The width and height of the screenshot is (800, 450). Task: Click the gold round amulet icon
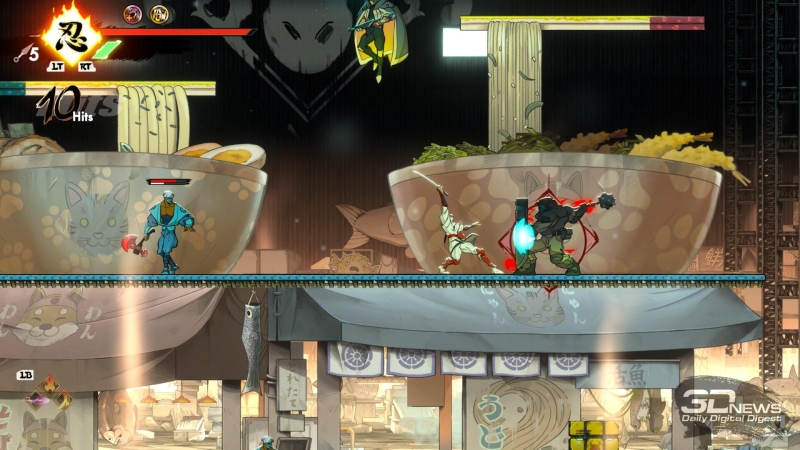click(x=158, y=14)
